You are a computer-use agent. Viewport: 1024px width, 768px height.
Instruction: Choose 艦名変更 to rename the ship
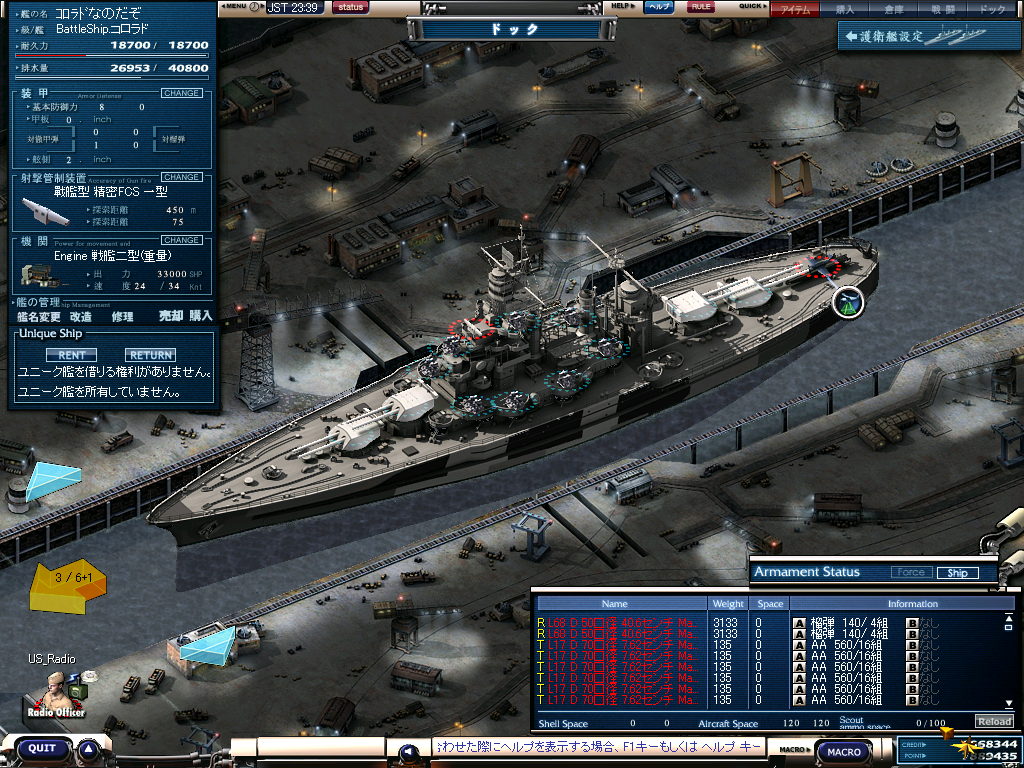tap(40, 316)
